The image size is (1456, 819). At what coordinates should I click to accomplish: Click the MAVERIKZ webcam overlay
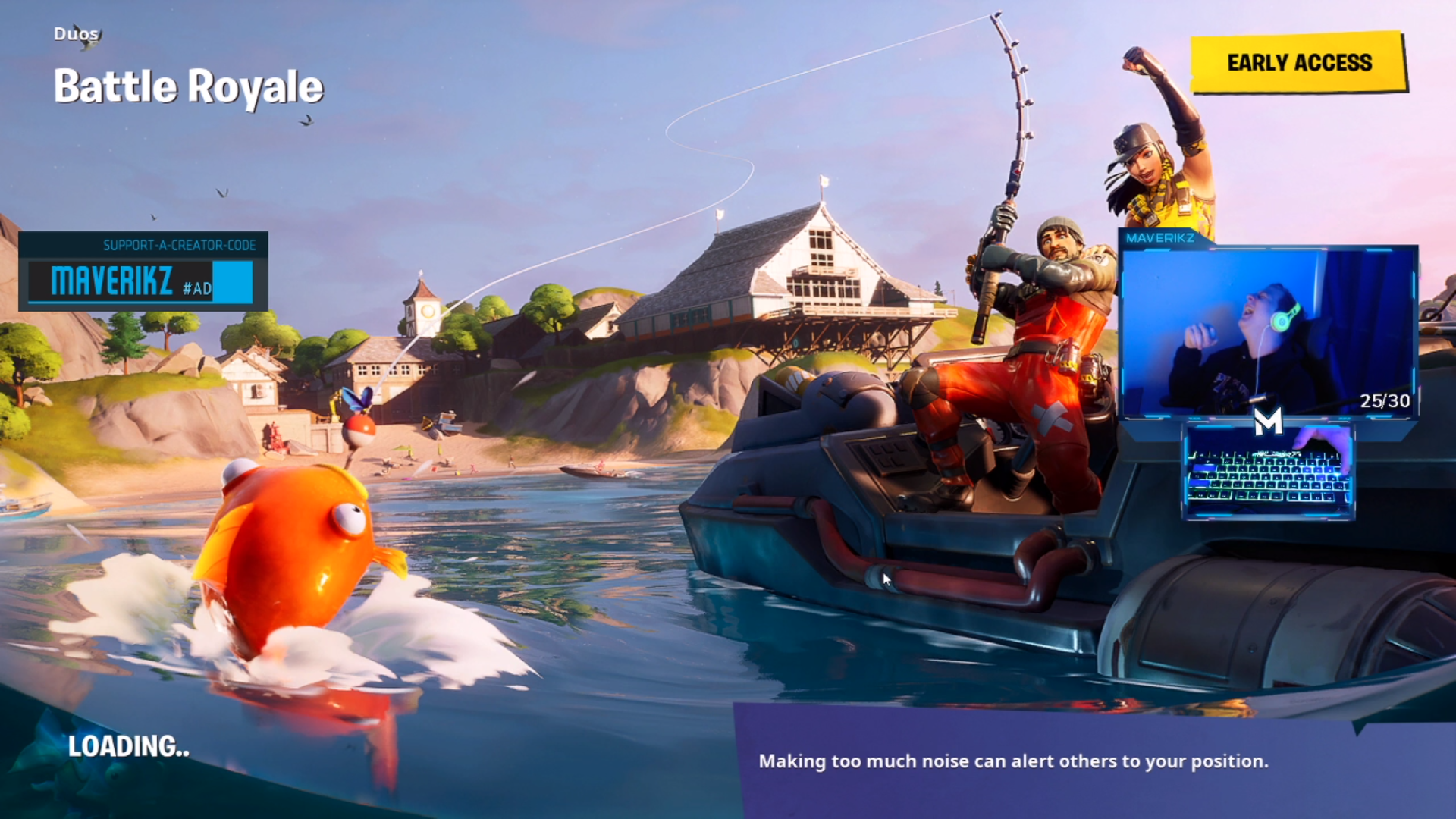pyautogui.click(x=1268, y=332)
